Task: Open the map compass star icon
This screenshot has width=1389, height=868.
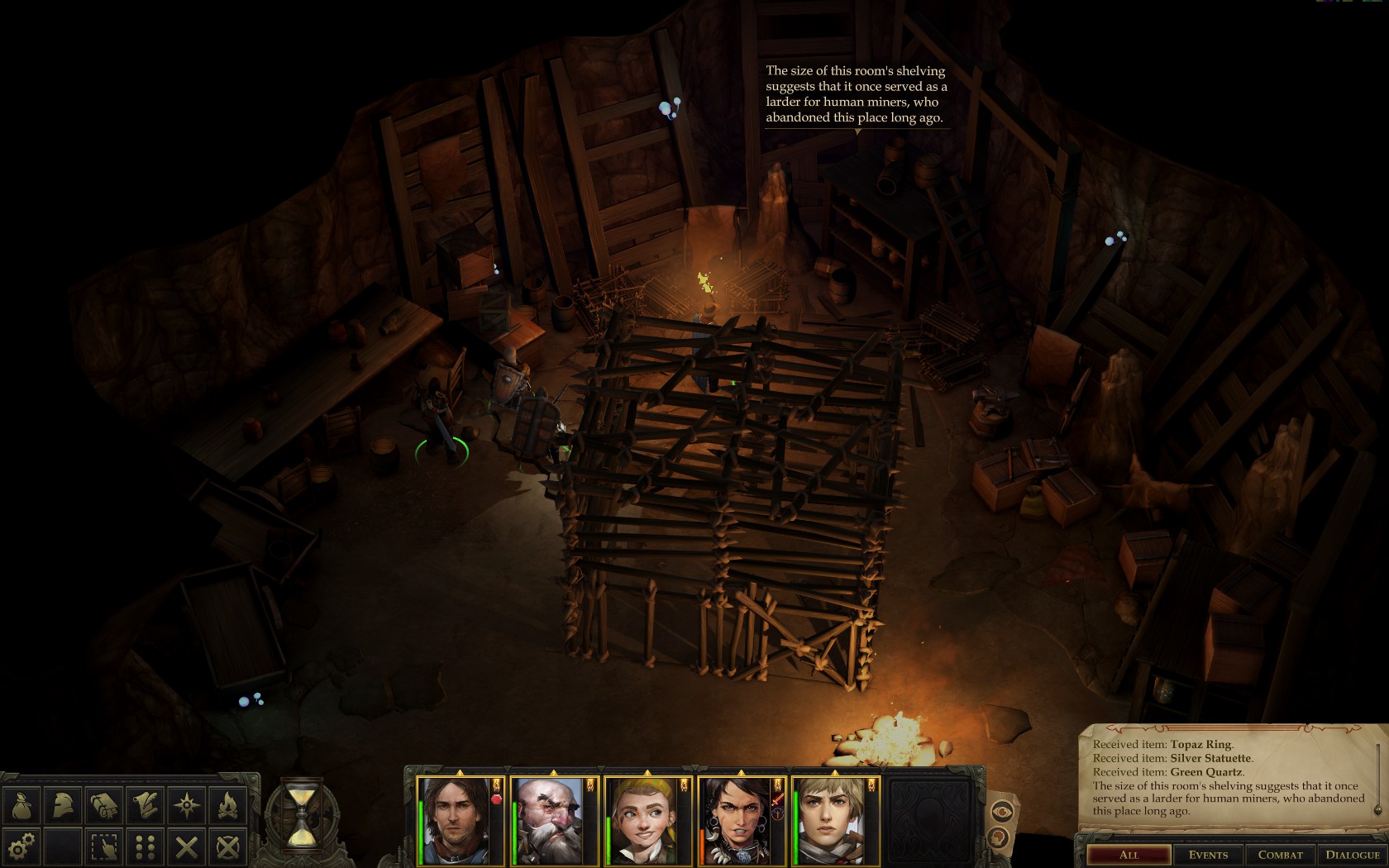Action: (187, 804)
